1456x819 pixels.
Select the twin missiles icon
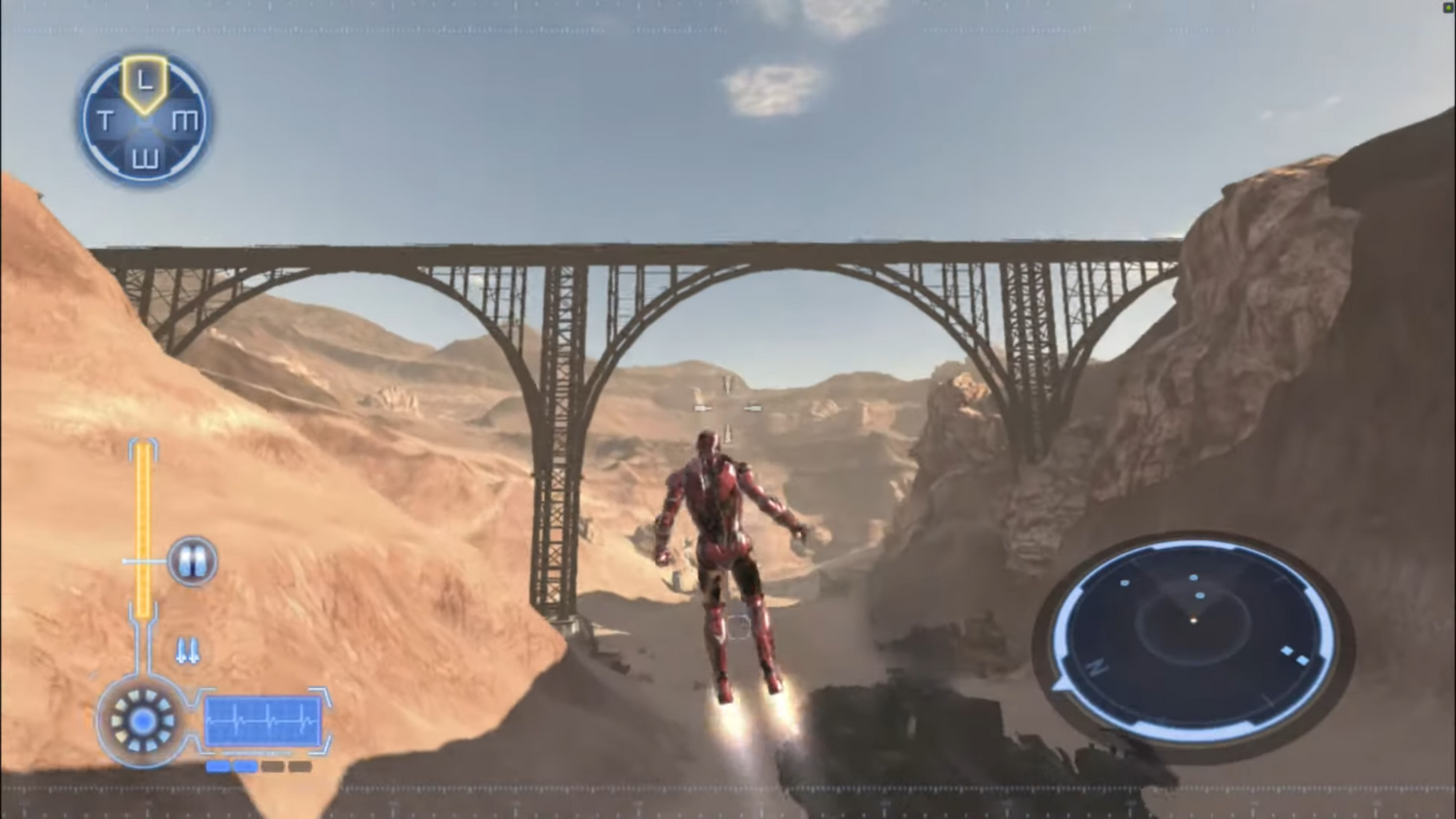188,651
